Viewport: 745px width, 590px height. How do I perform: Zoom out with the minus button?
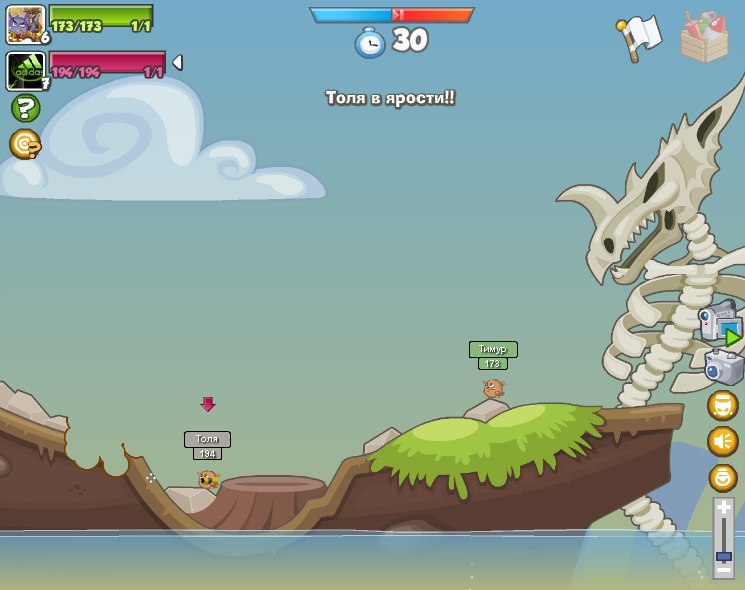tap(723, 571)
